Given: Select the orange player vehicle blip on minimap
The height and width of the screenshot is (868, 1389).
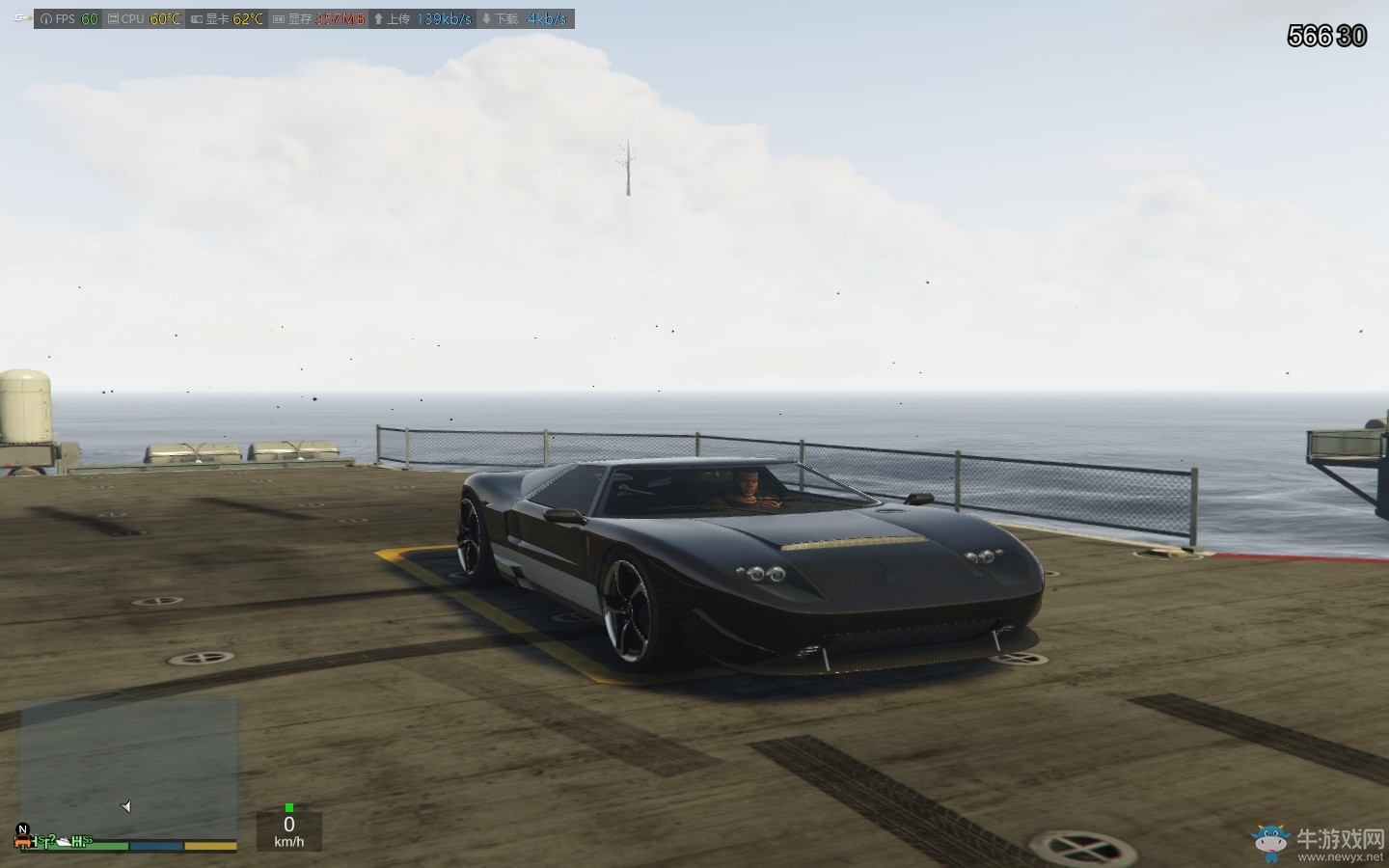Looking at the screenshot, I should click(22, 841).
